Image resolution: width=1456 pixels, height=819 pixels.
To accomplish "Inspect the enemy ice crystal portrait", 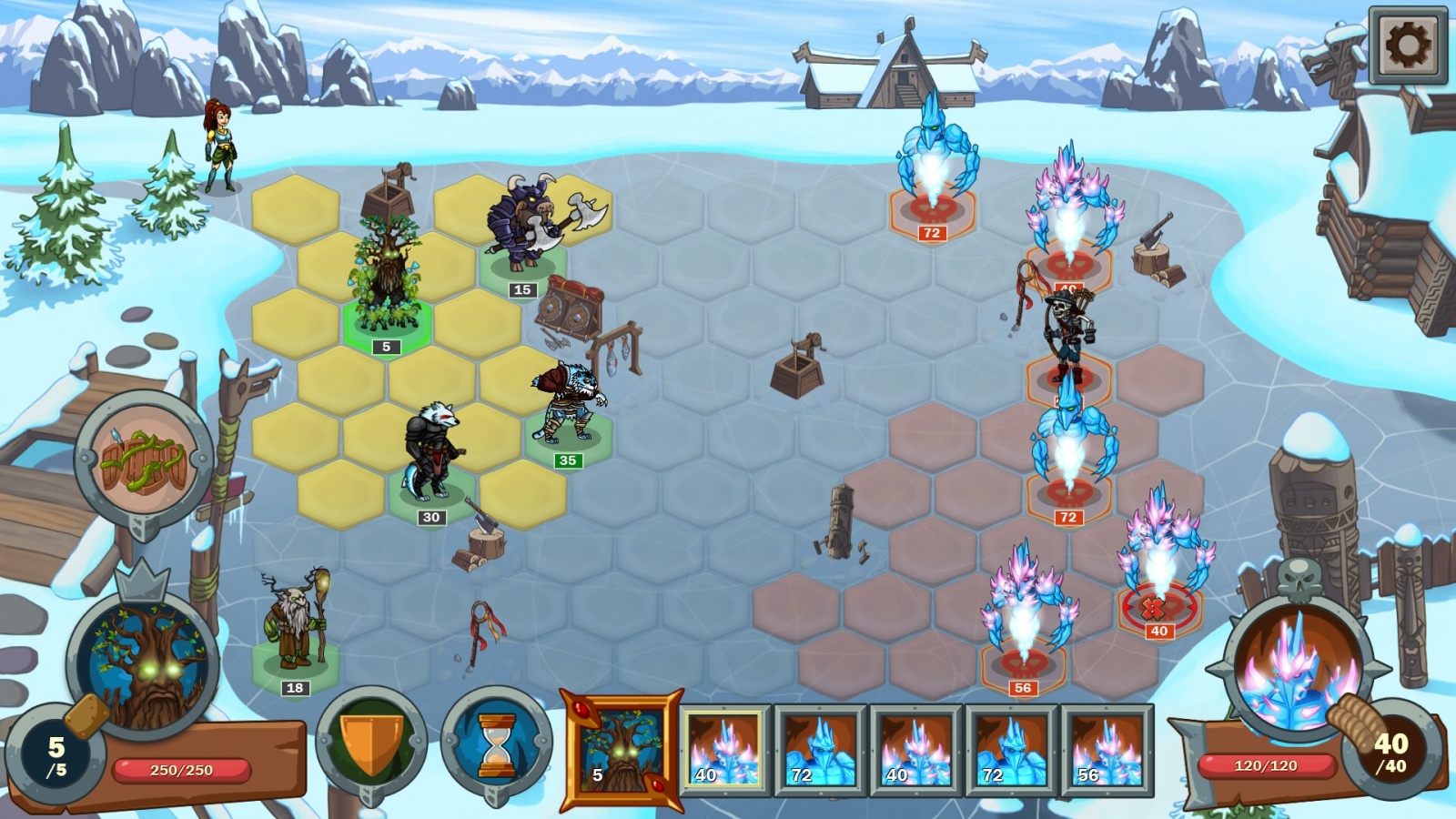I will coord(1298,670).
